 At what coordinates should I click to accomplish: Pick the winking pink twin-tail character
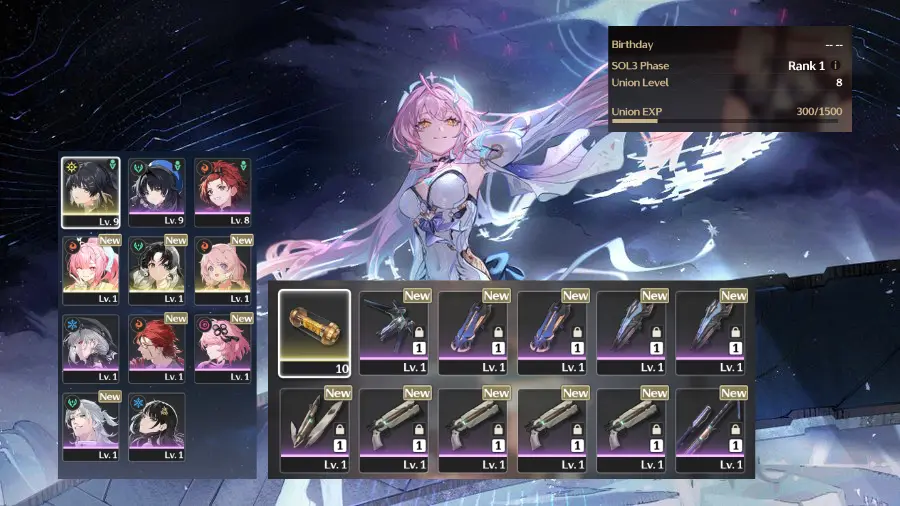coord(91,269)
